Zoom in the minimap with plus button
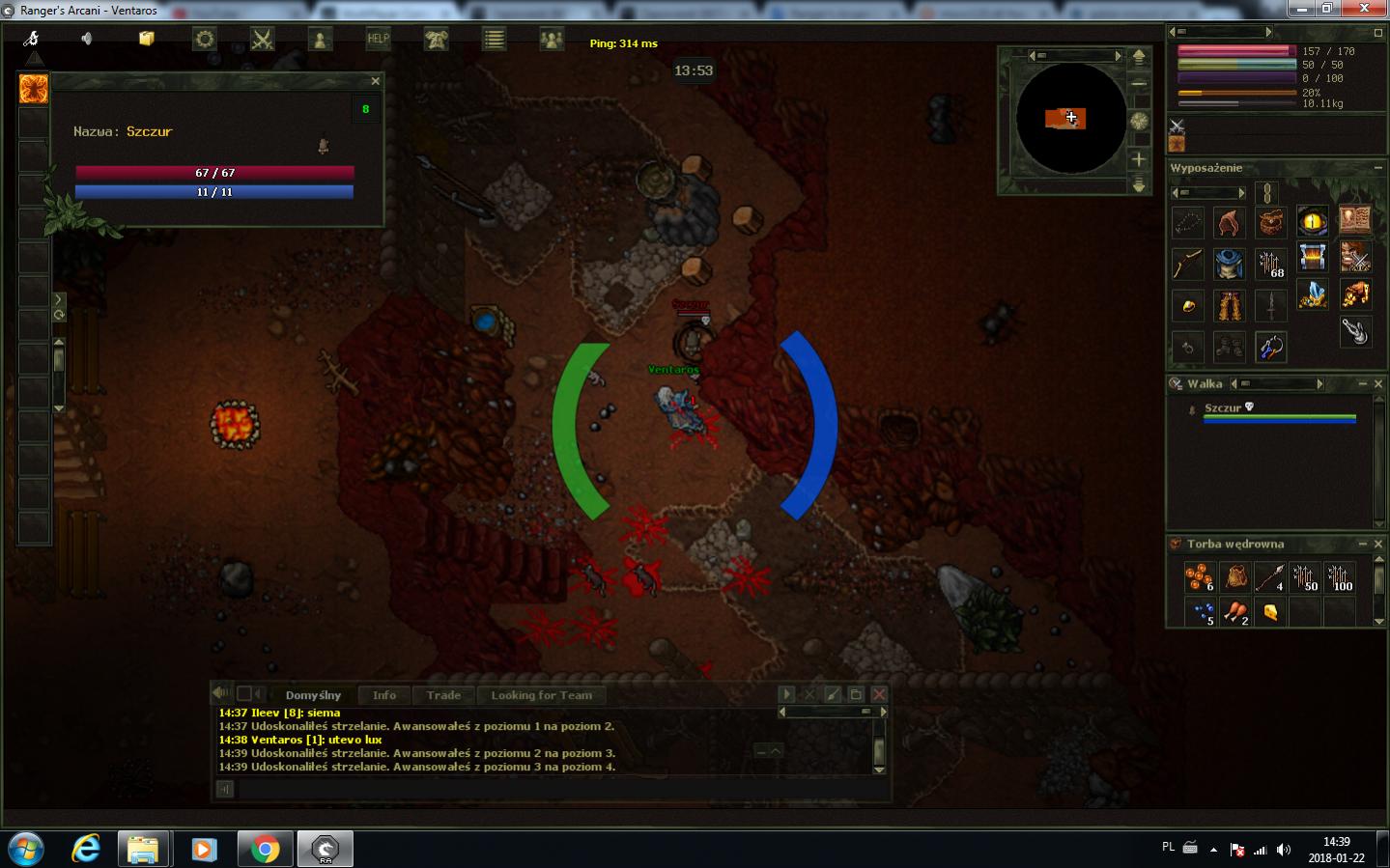The image size is (1390, 868). click(1140, 158)
